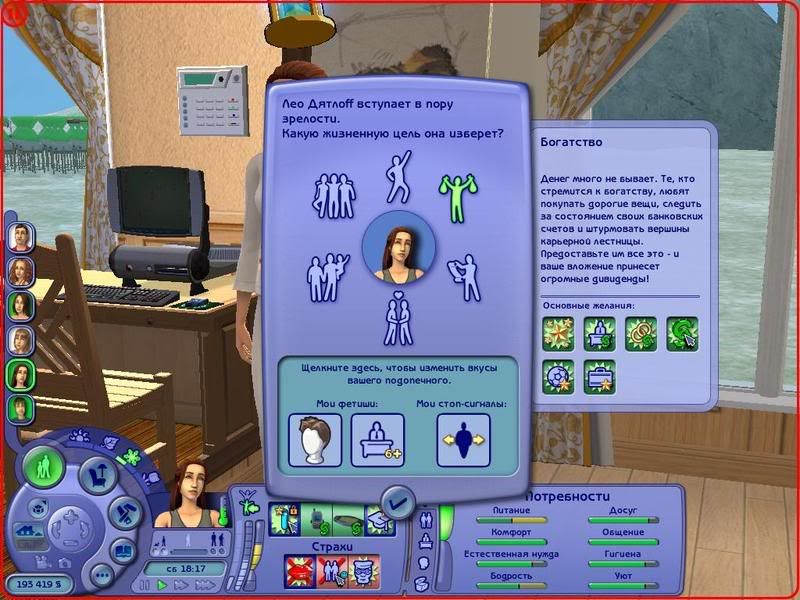Select the Romance aspiration with heart couple
800x600 pixels.
pyautogui.click(x=399, y=319)
